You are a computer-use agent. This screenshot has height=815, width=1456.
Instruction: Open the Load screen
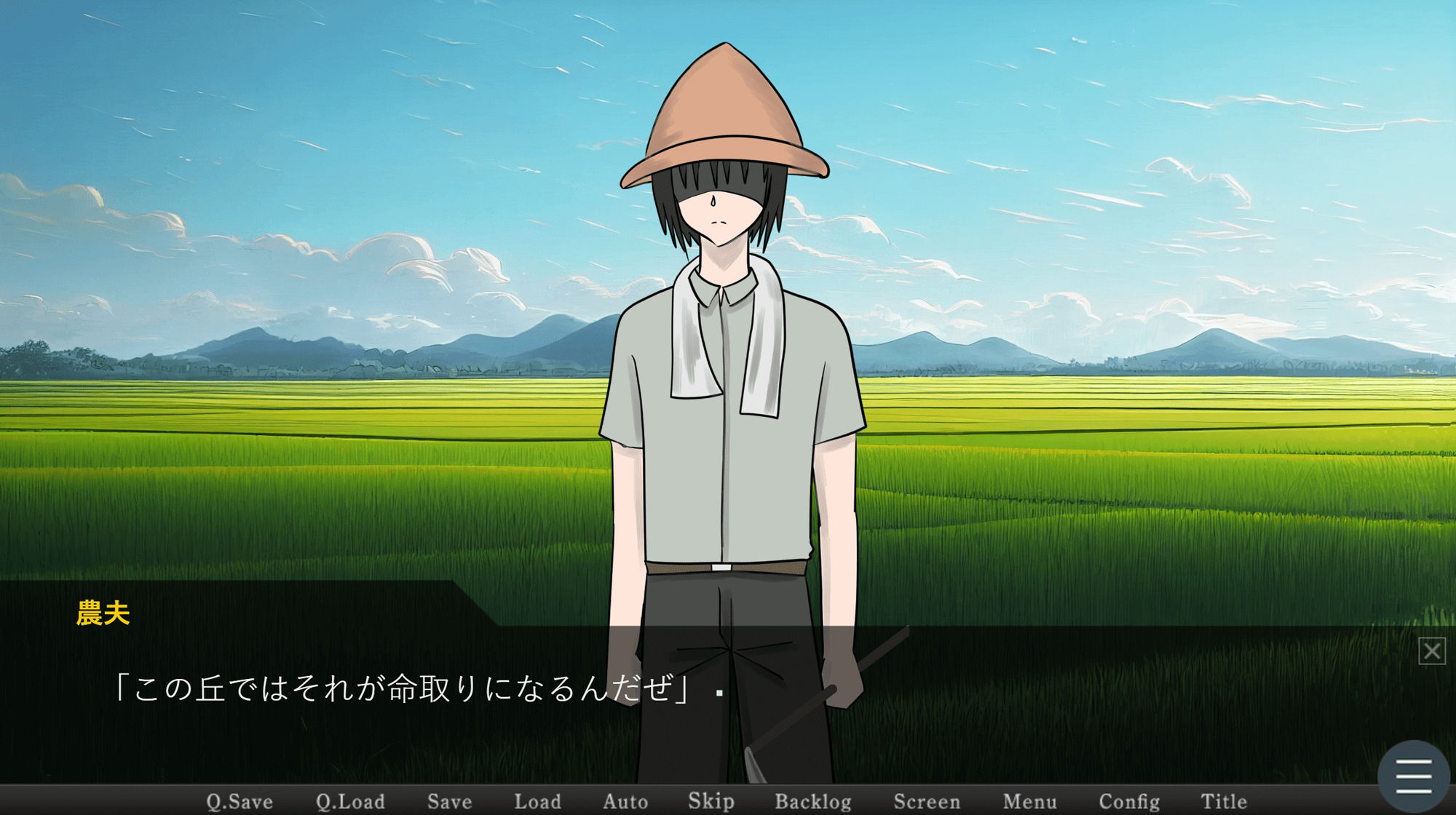click(539, 800)
